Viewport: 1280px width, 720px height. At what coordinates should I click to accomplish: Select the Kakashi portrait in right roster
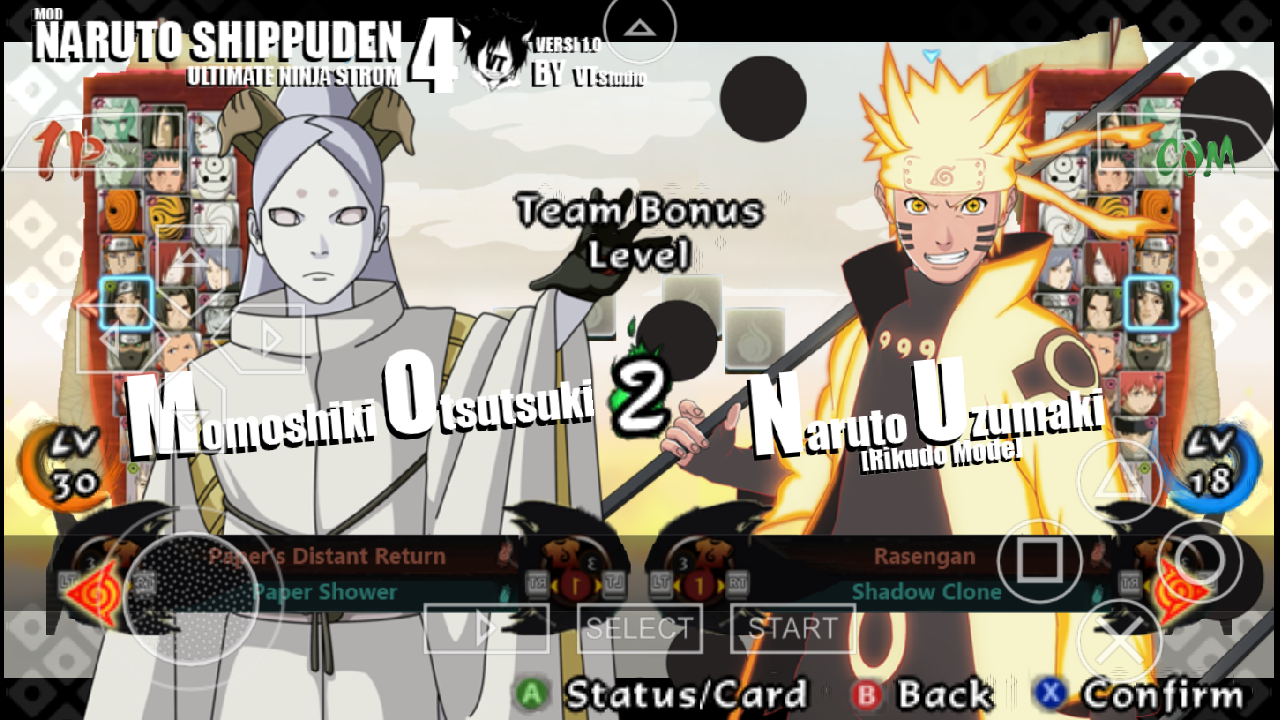1147,350
